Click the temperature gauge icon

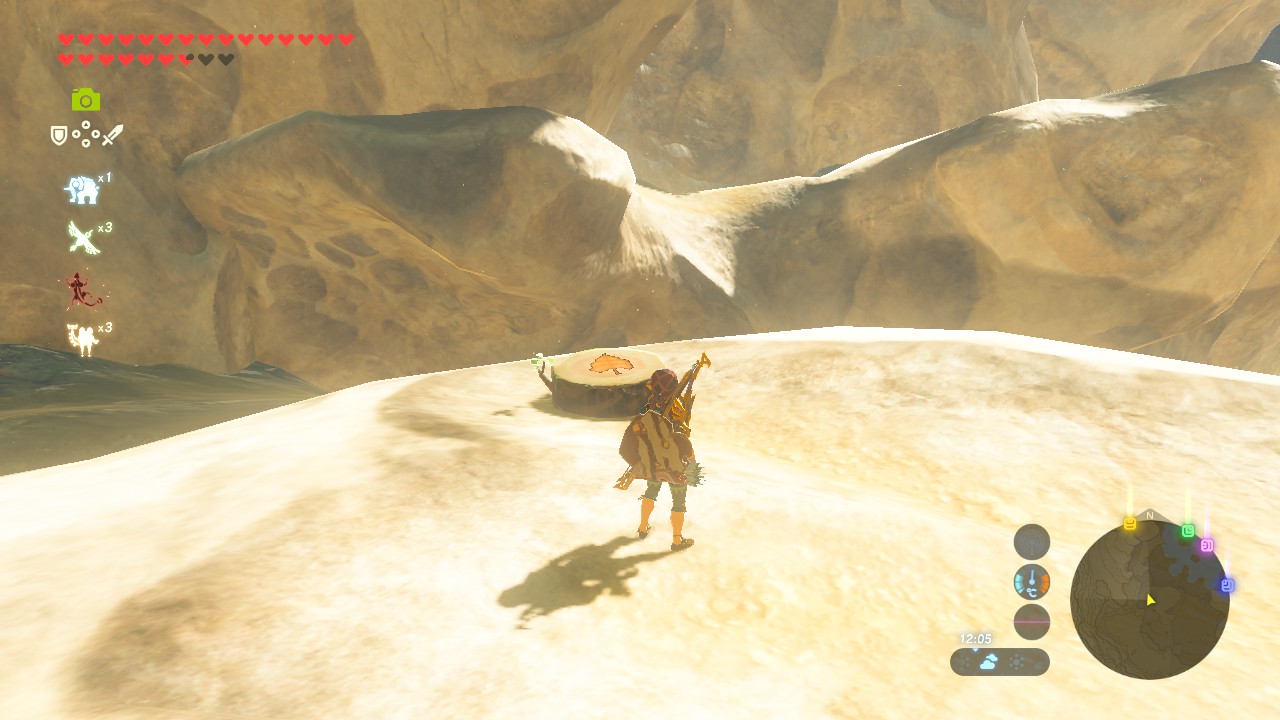pos(1032,582)
